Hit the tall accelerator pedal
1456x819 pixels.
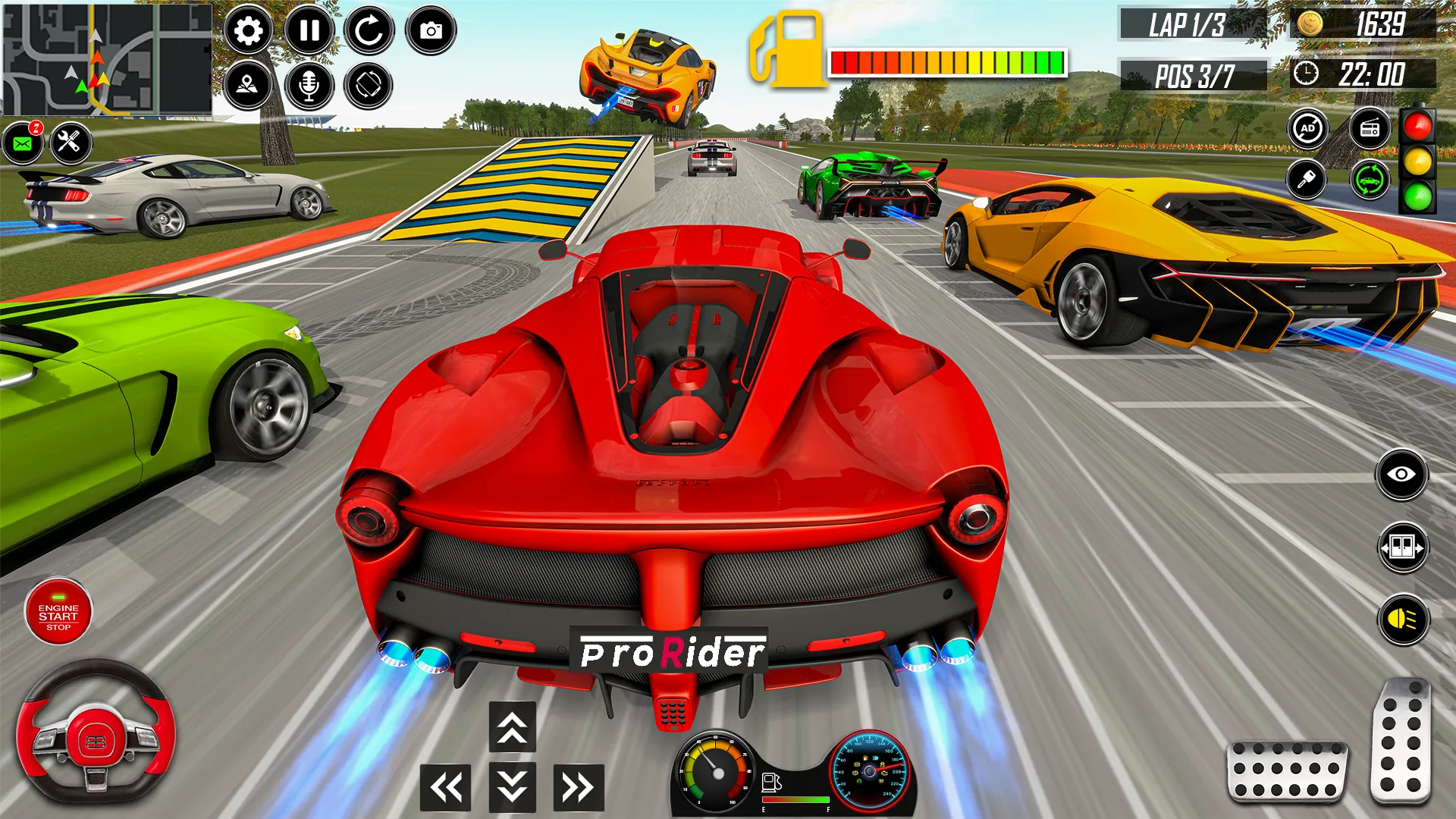pyautogui.click(x=1401, y=740)
